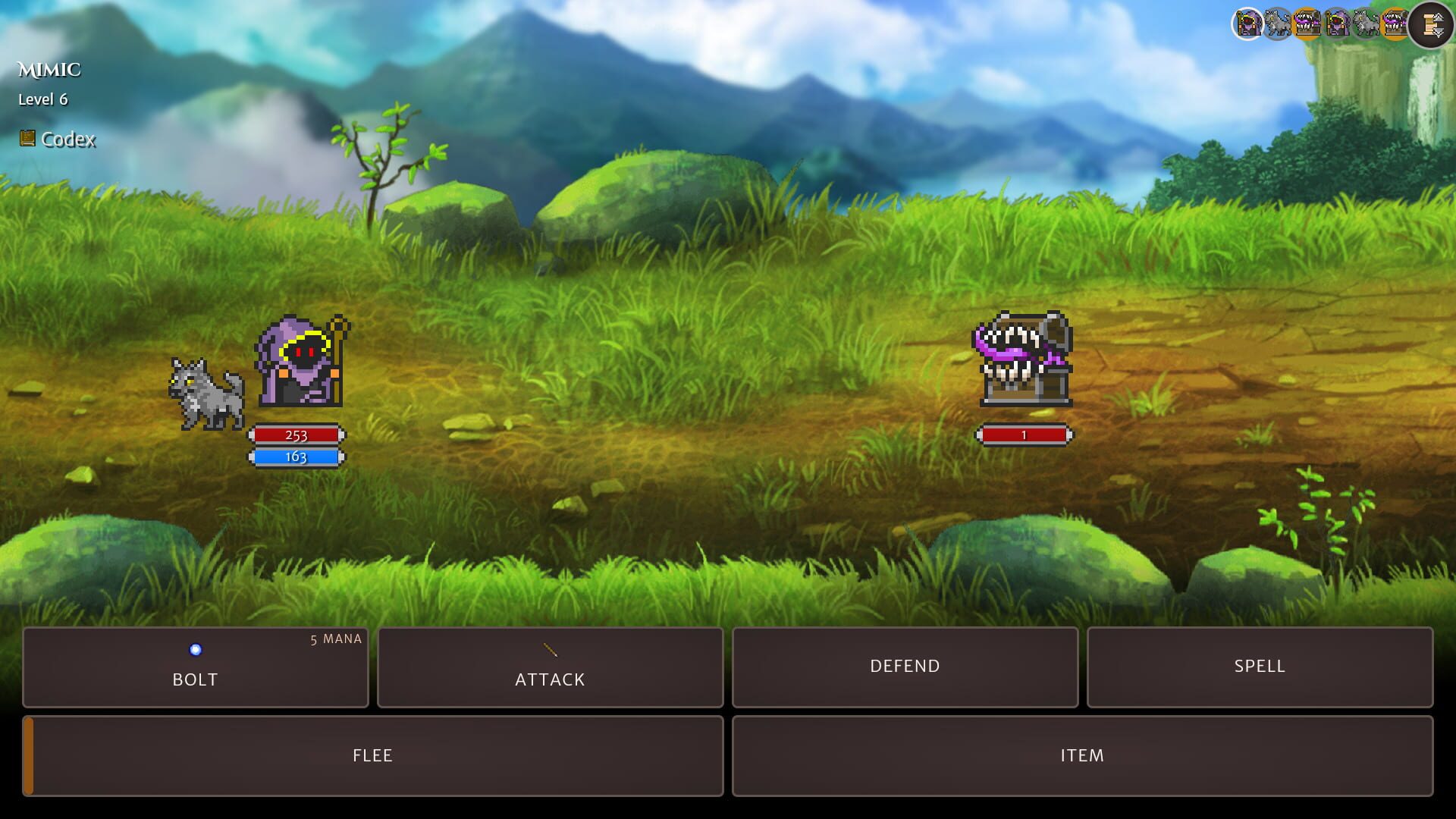Click the staff icon on the Attack button
Viewport: 1456px width, 819px height.
pyautogui.click(x=550, y=651)
